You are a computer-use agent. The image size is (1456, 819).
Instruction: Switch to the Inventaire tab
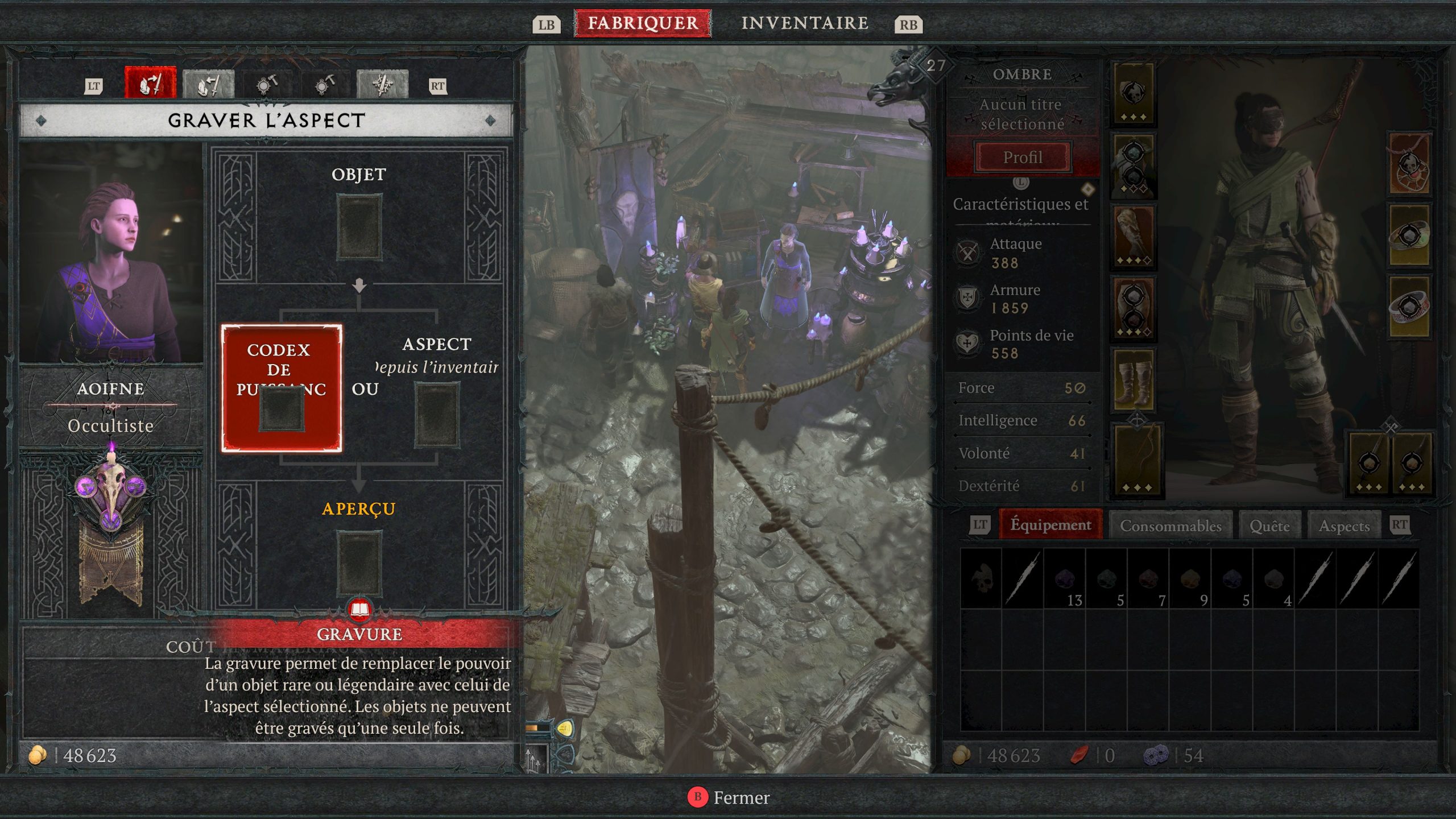[804, 23]
